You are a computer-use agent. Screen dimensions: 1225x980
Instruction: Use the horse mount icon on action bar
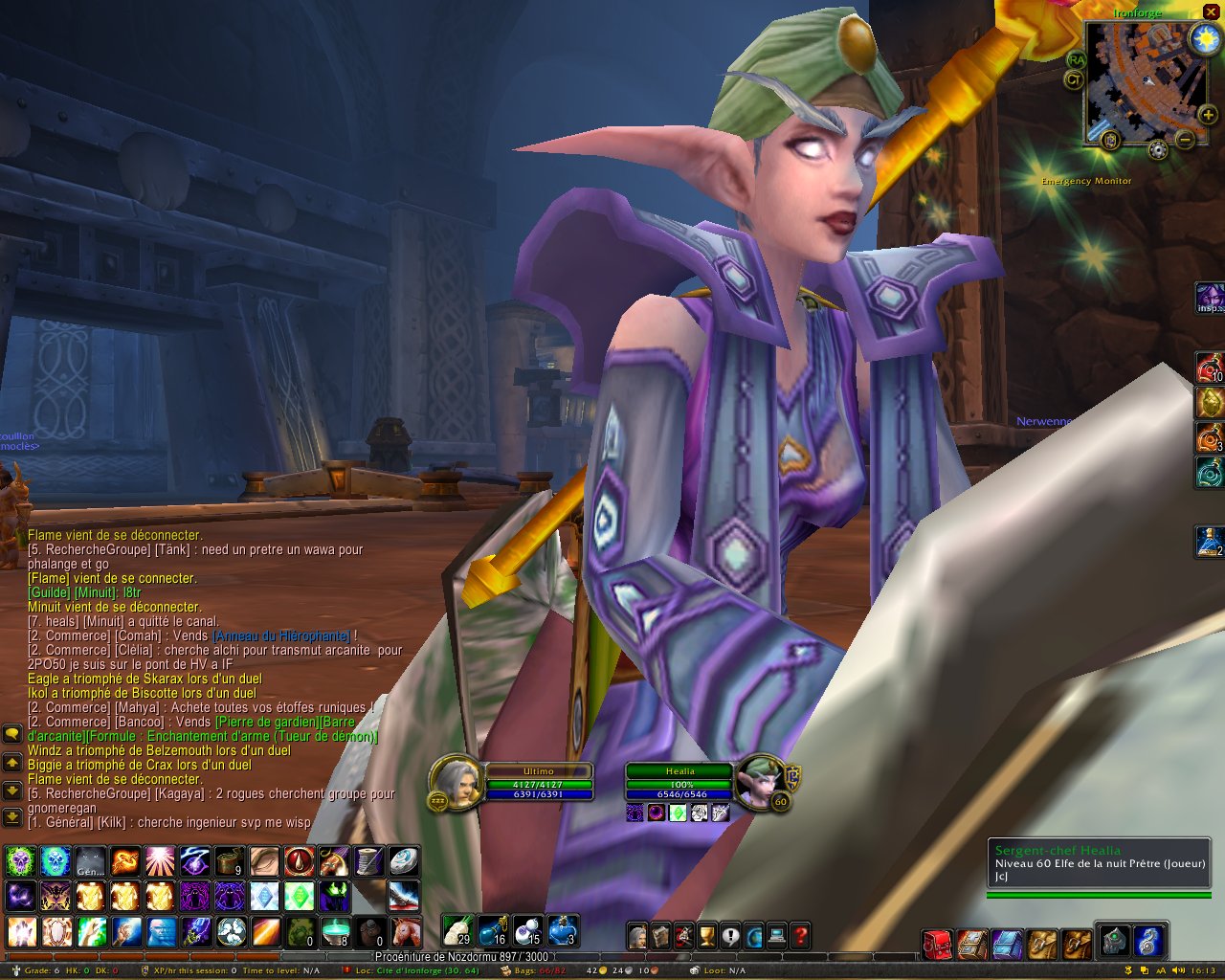coord(406,930)
